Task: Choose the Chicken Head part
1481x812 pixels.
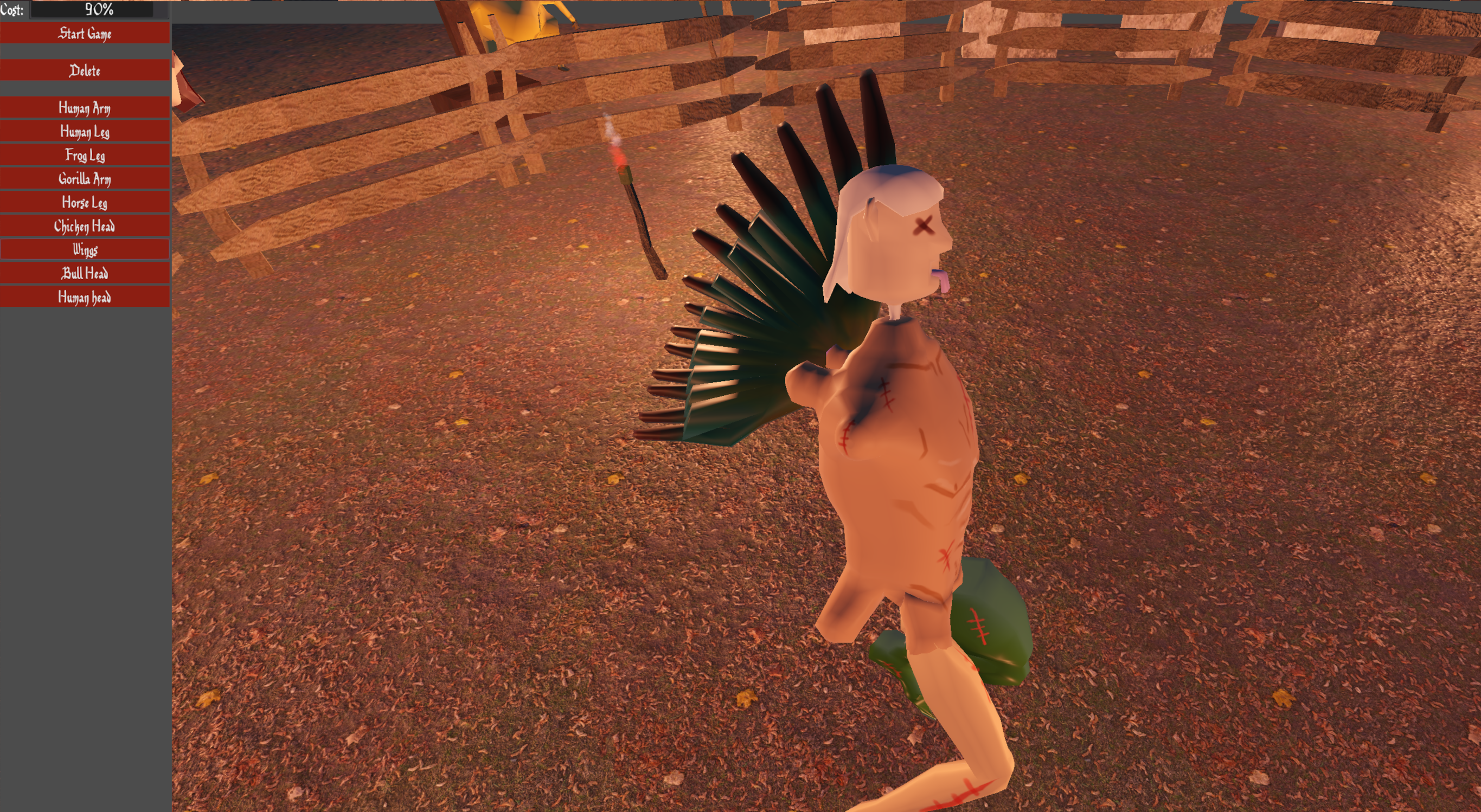Action: coord(85,226)
